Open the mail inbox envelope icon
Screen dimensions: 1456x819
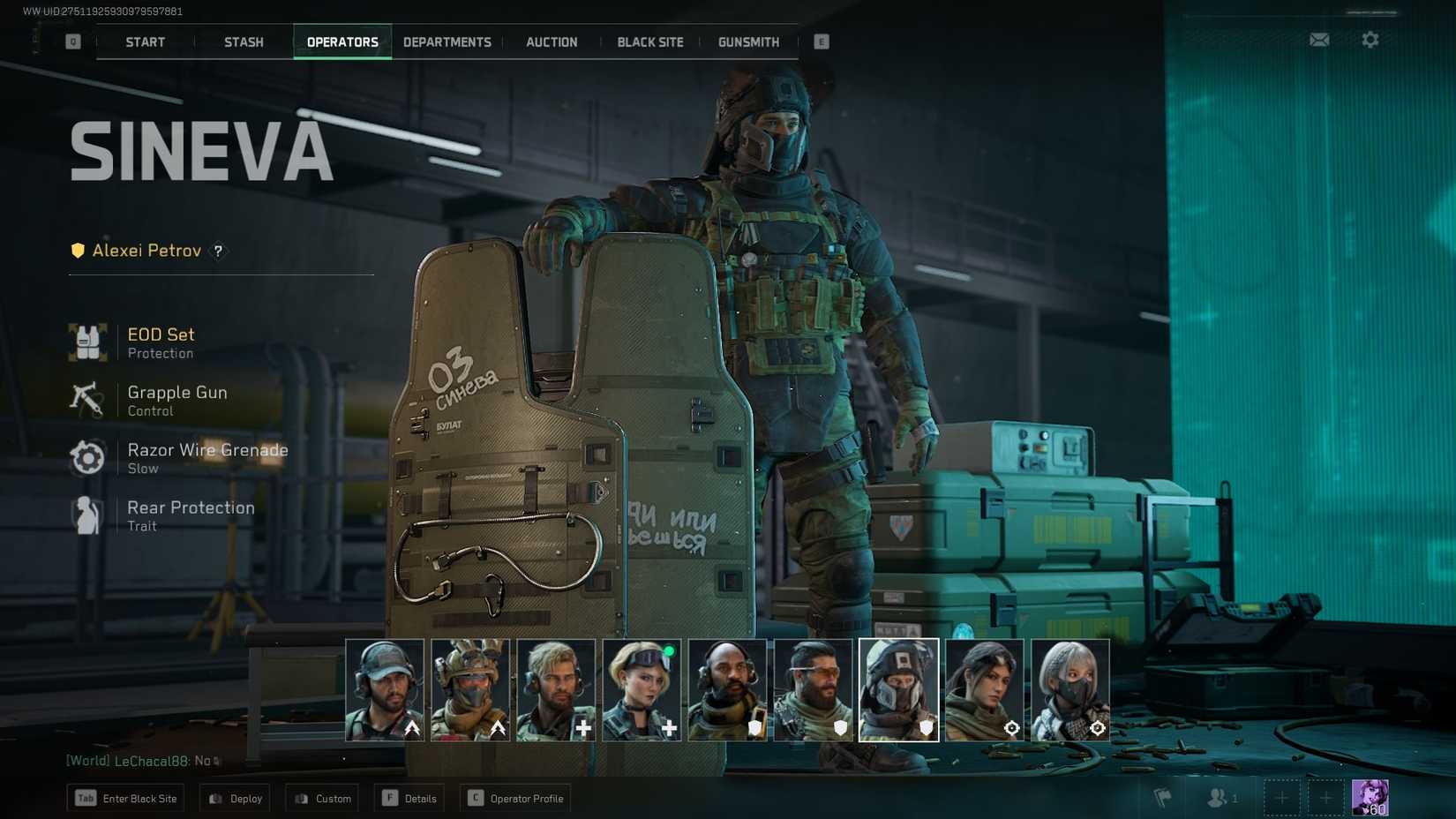point(1318,40)
